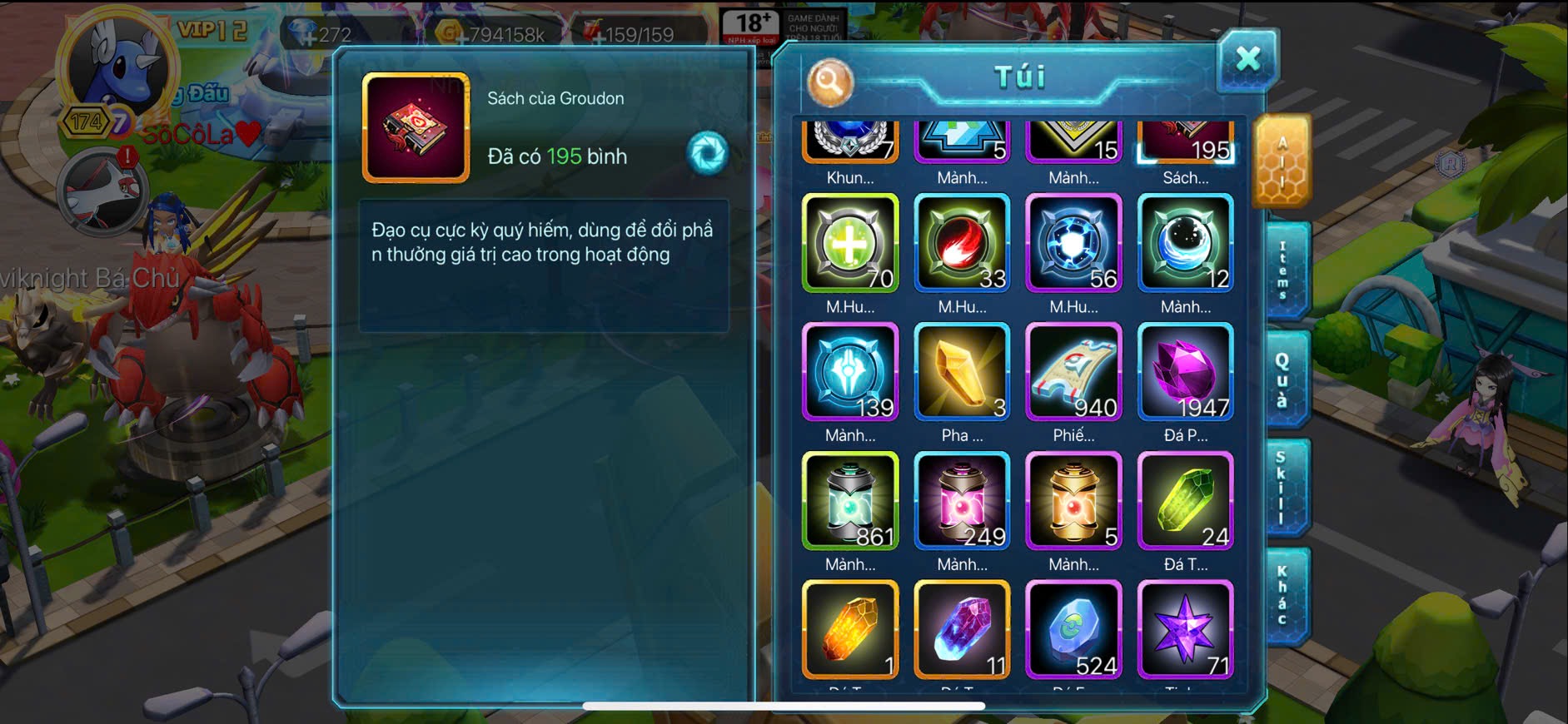Choose the purple star slot with 71
Image resolution: width=1568 pixels, height=724 pixels.
[1185, 629]
